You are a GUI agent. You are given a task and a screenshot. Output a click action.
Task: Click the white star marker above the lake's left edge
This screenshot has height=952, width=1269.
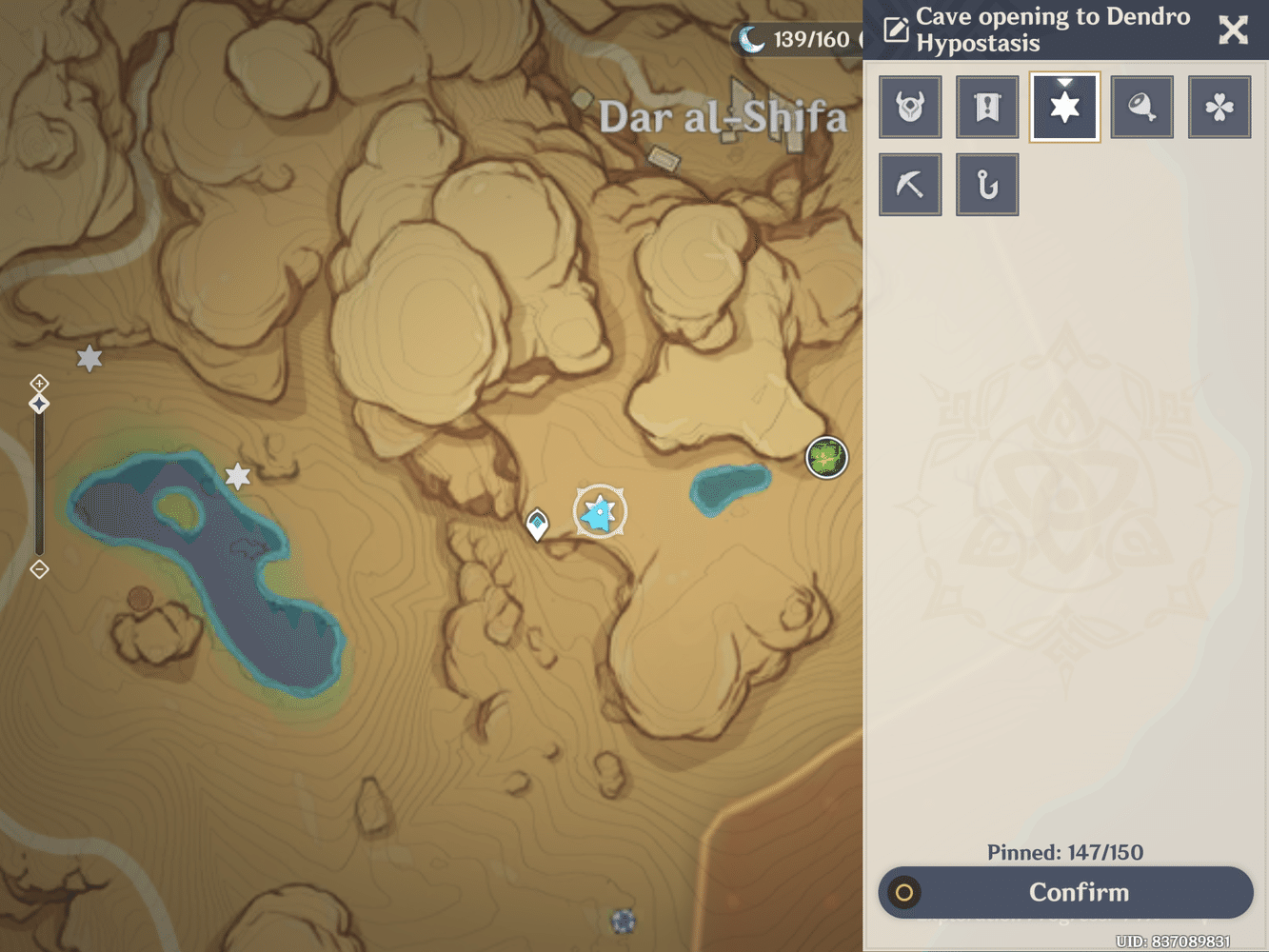(89, 358)
